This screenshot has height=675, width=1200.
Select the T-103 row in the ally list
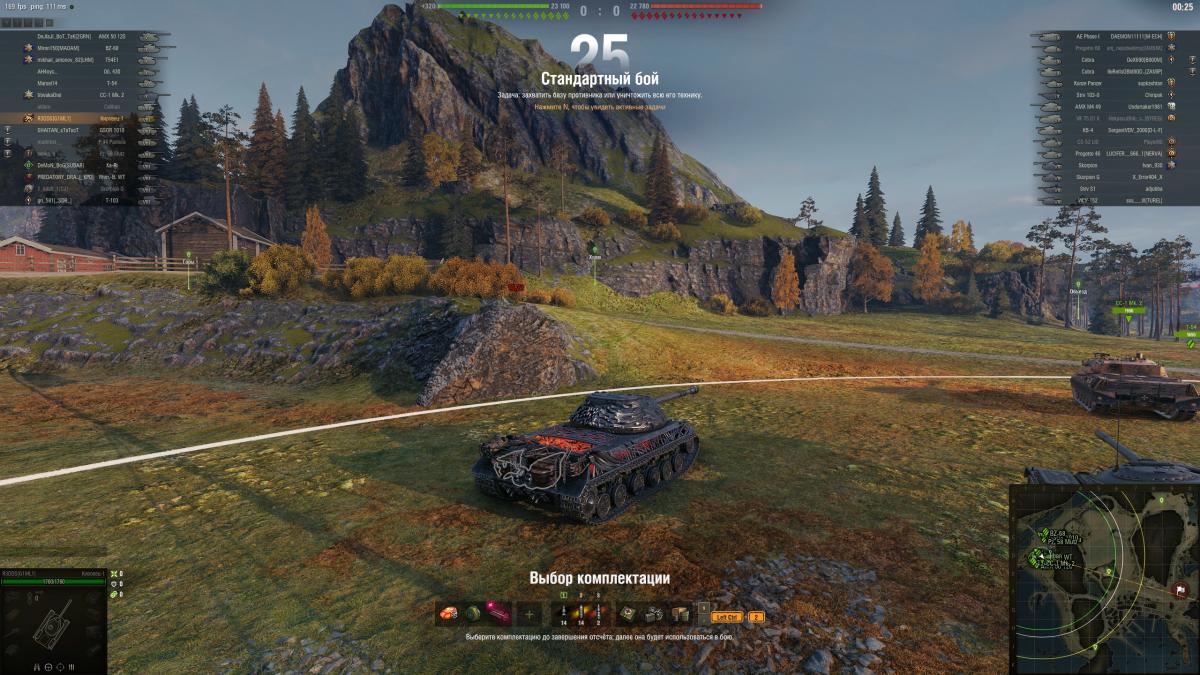tap(90, 199)
